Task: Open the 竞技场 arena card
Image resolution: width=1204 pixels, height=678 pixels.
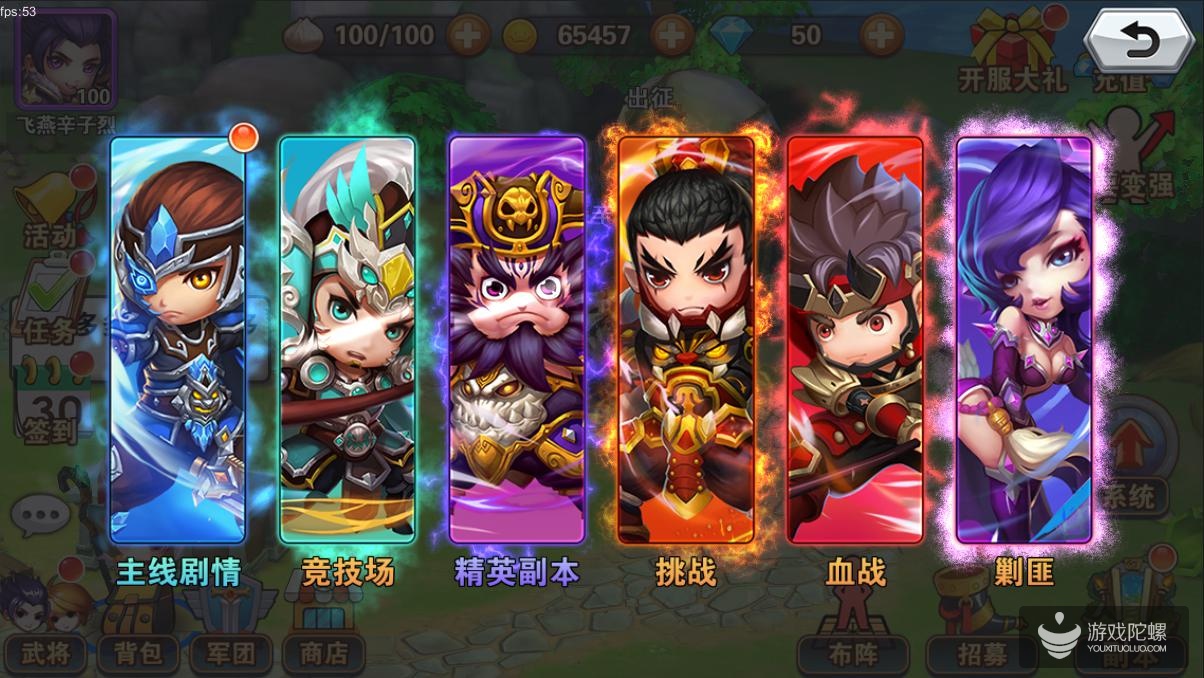Action: click(347, 340)
